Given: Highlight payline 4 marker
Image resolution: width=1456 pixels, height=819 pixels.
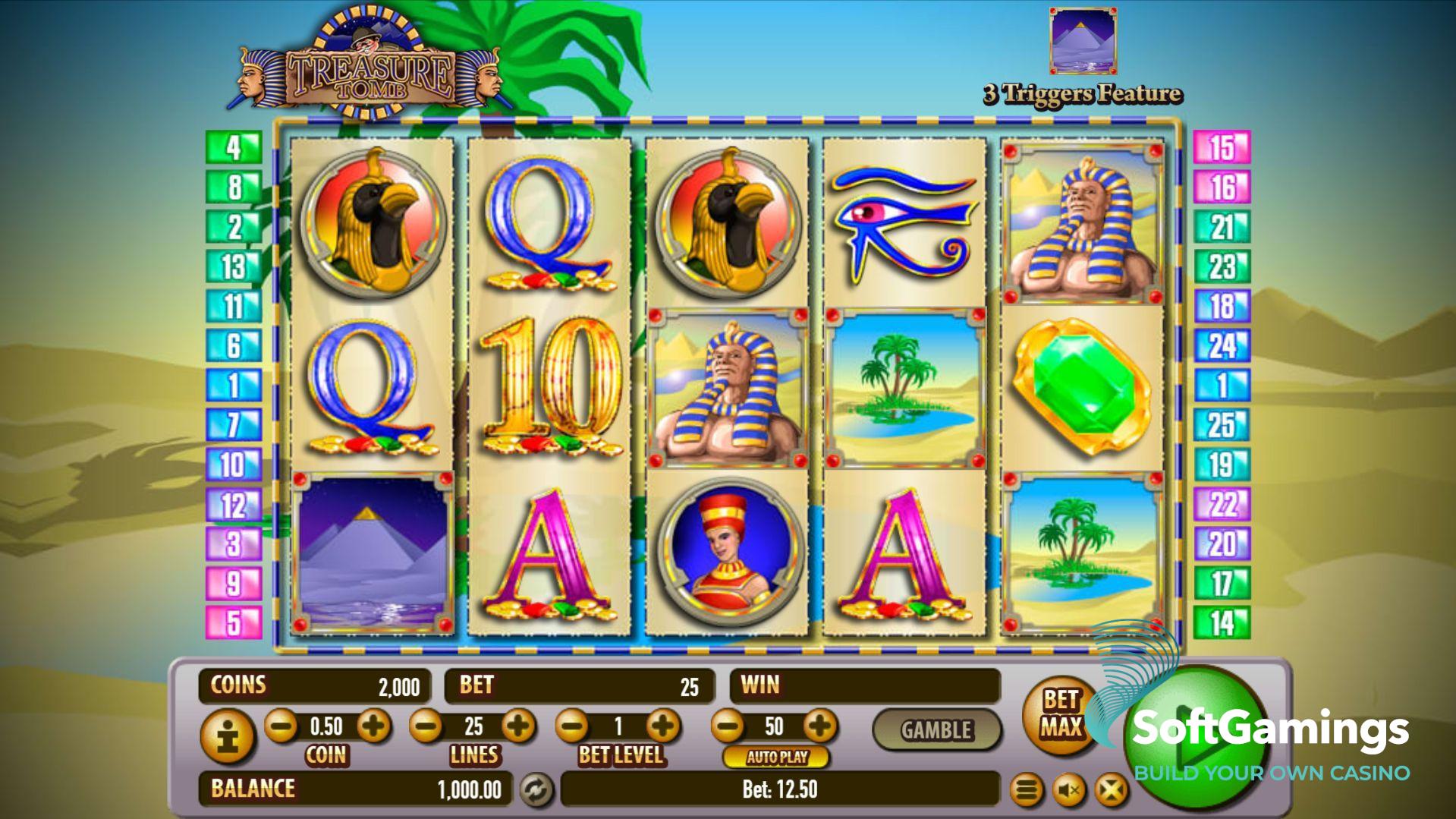Looking at the screenshot, I should point(234,147).
